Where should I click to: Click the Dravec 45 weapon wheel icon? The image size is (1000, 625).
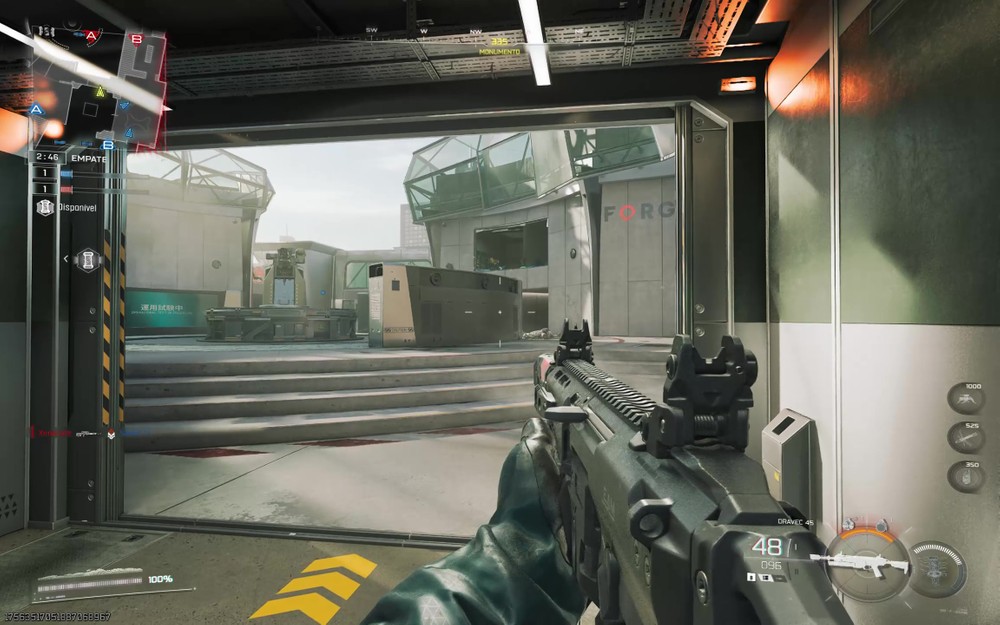click(x=862, y=564)
